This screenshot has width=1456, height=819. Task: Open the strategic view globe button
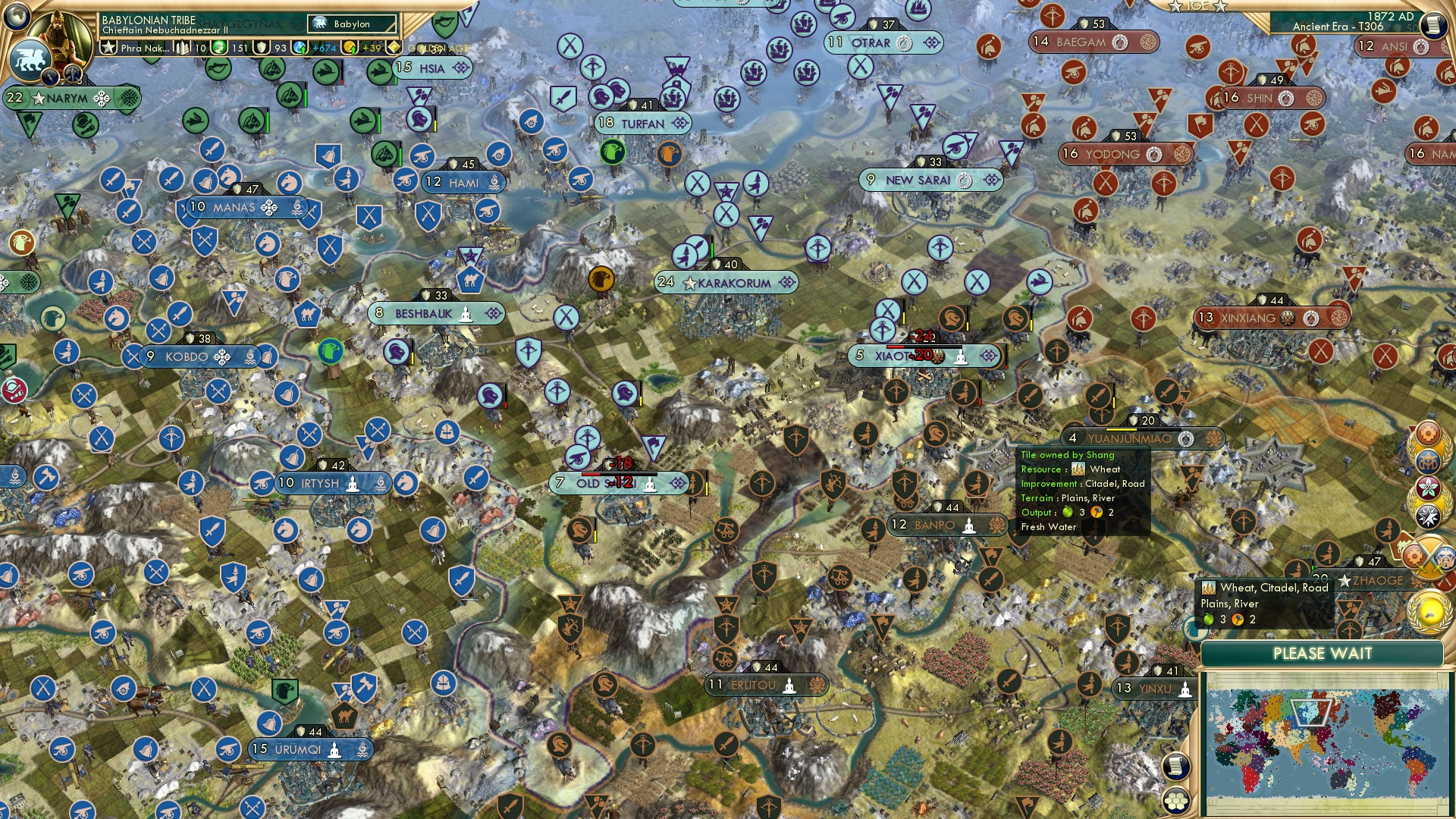(16, 17)
